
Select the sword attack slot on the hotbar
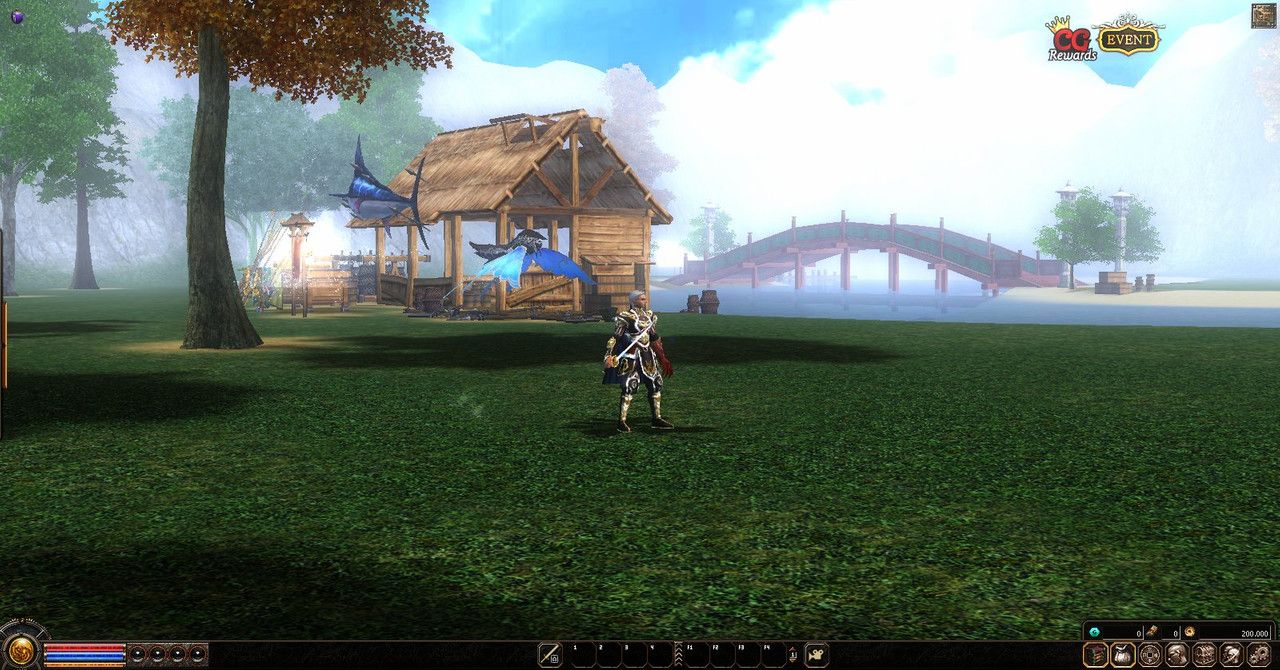click(x=550, y=655)
